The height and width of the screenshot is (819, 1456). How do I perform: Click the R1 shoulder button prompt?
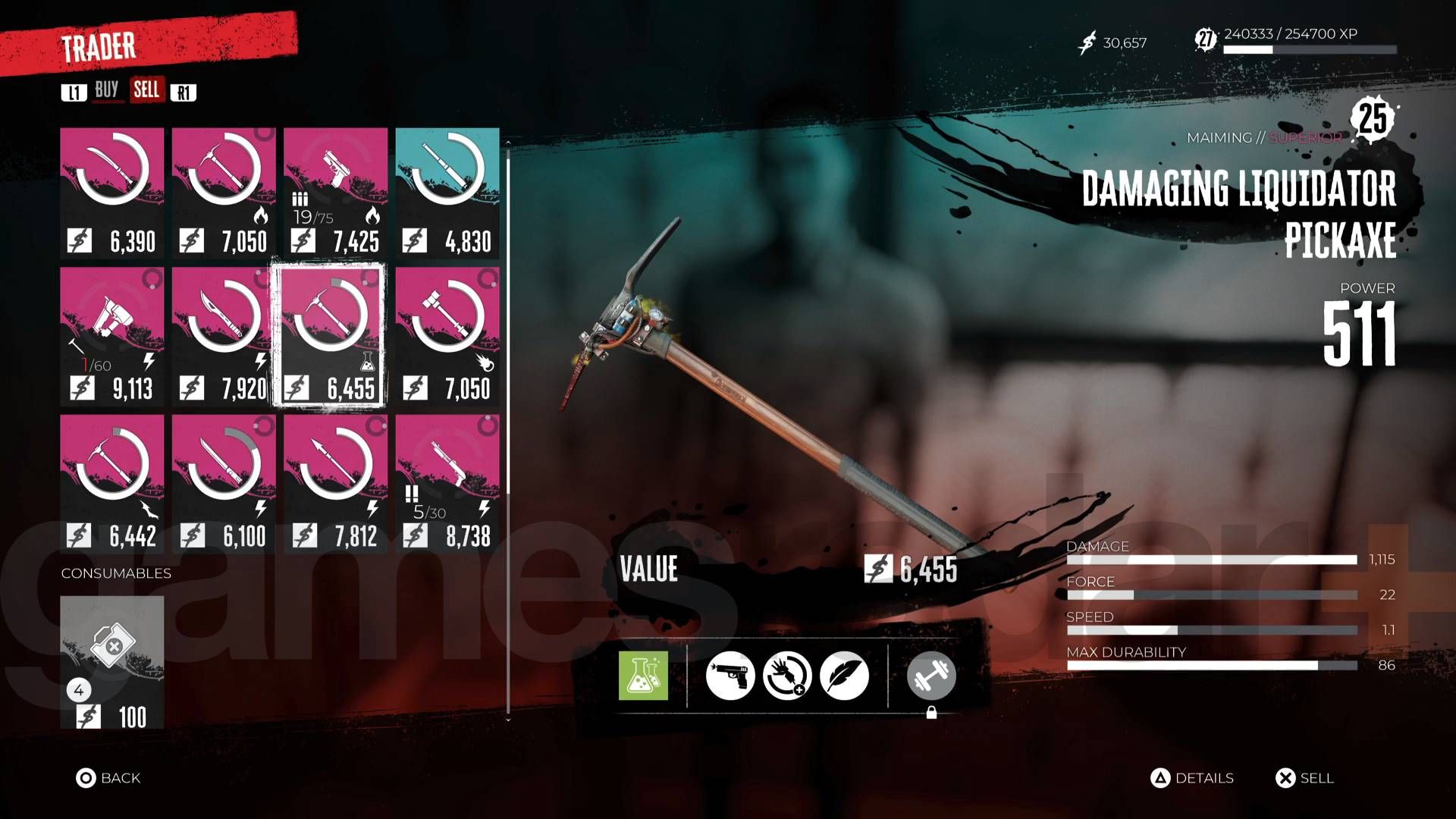coord(184,91)
